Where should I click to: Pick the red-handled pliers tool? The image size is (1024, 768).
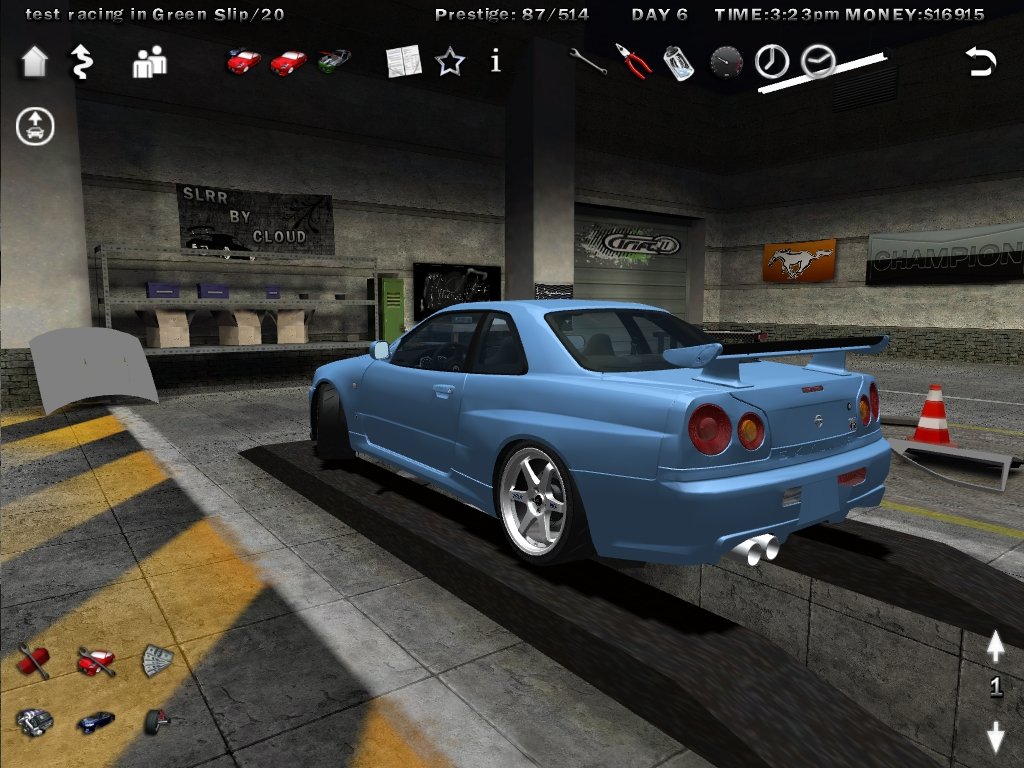click(x=633, y=61)
